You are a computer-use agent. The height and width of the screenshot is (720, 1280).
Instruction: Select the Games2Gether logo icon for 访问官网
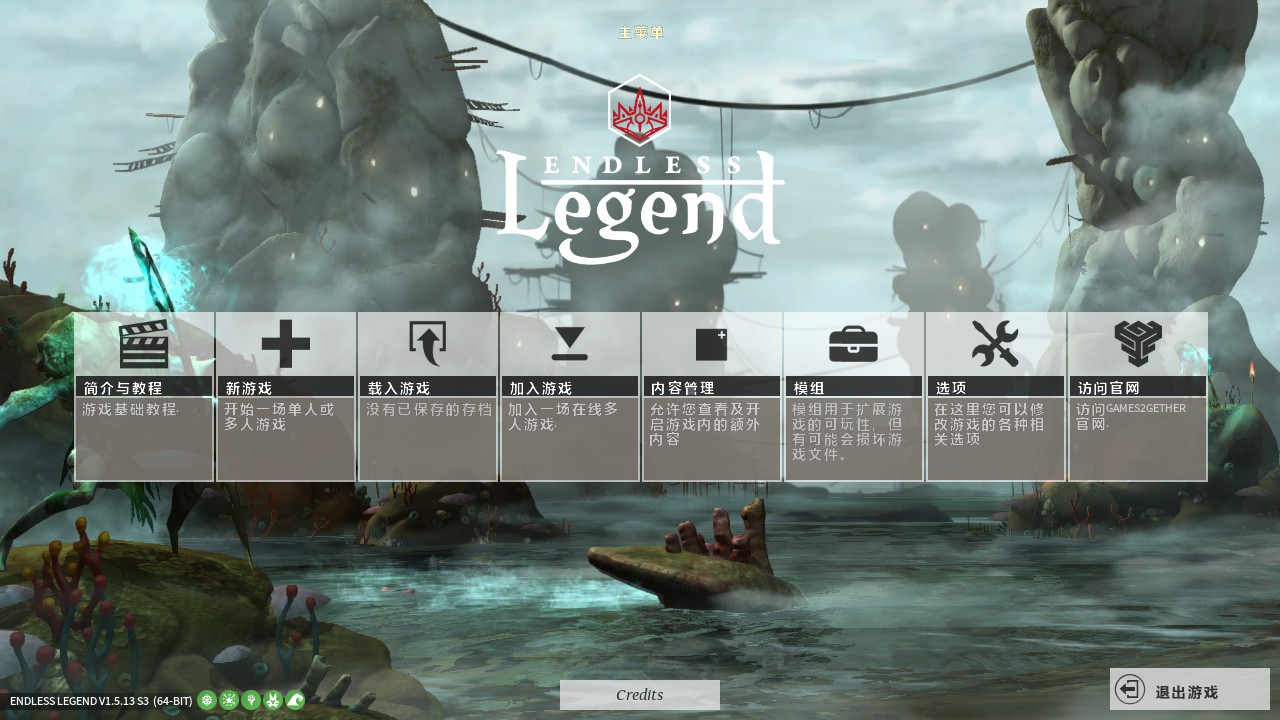pos(1138,343)
